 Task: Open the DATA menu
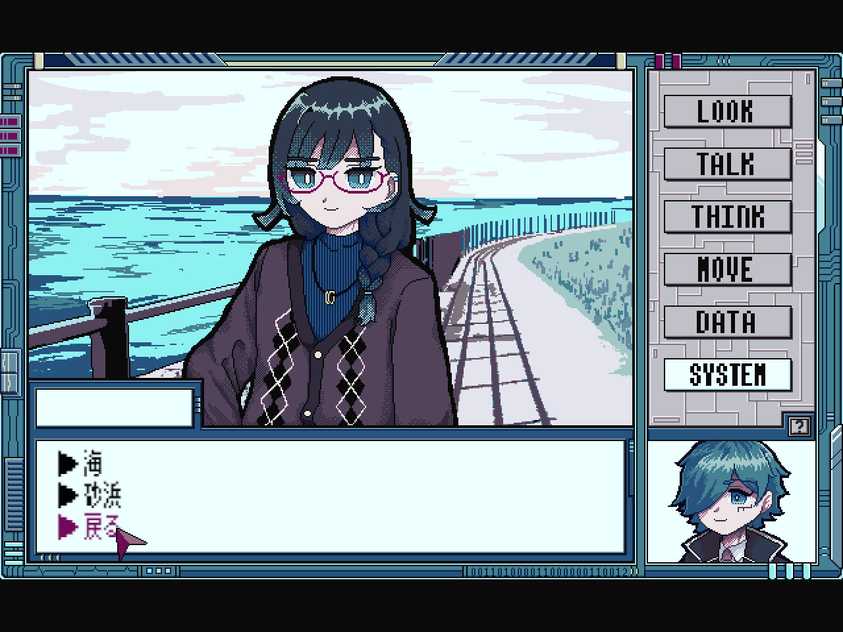click(727, 322)
